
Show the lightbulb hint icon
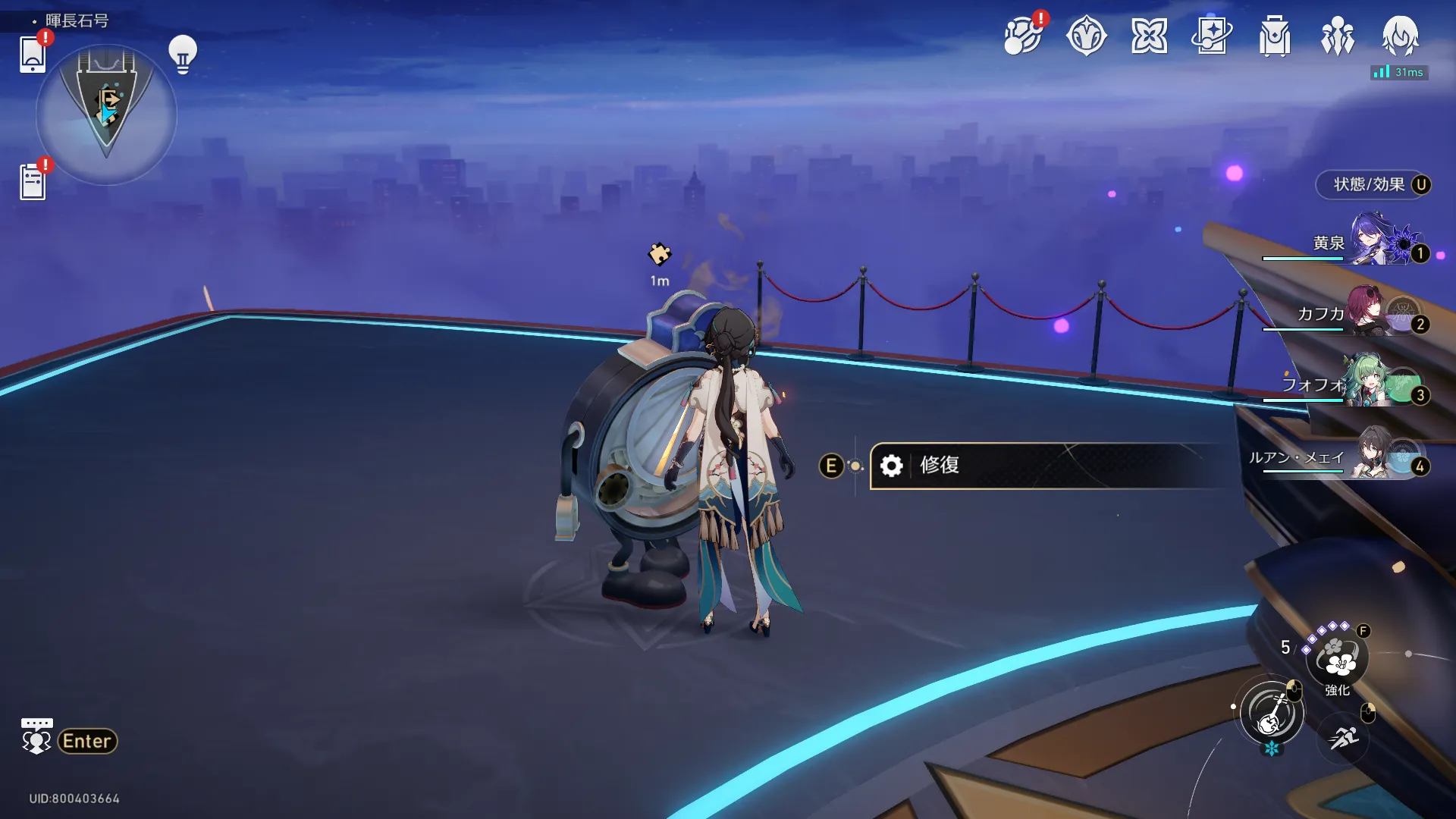pos(182,54)
